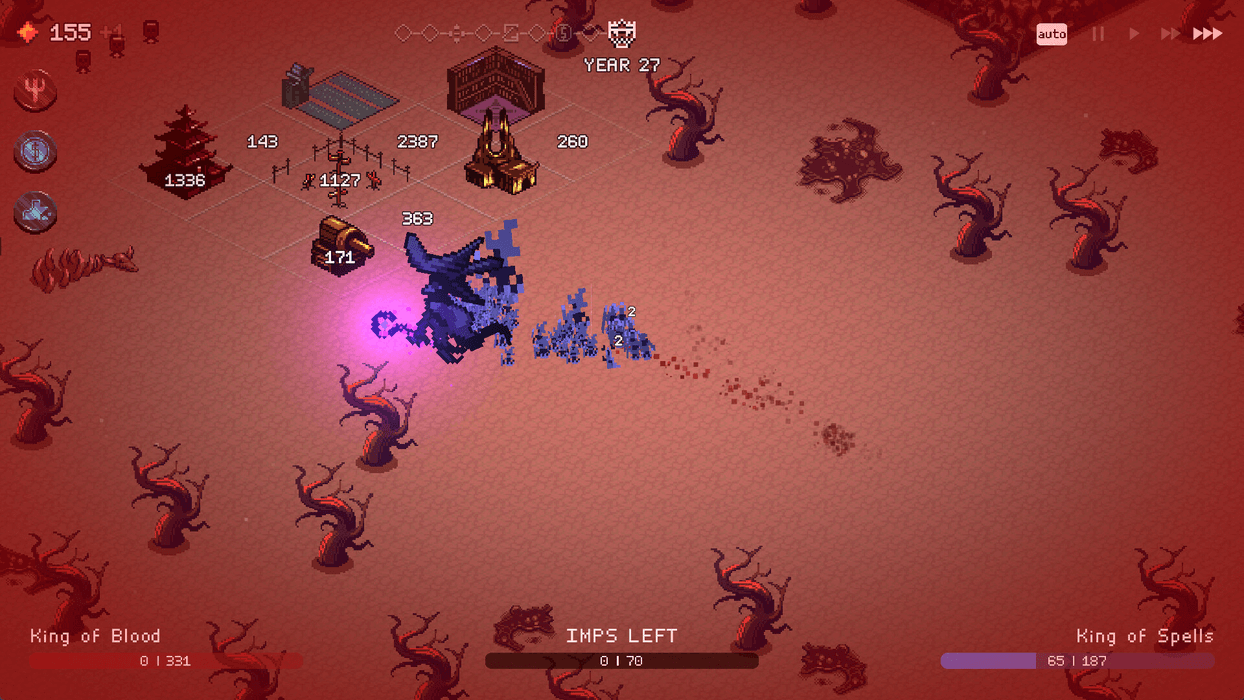Select the triple-arrow fastest speed

(1207, 34)
